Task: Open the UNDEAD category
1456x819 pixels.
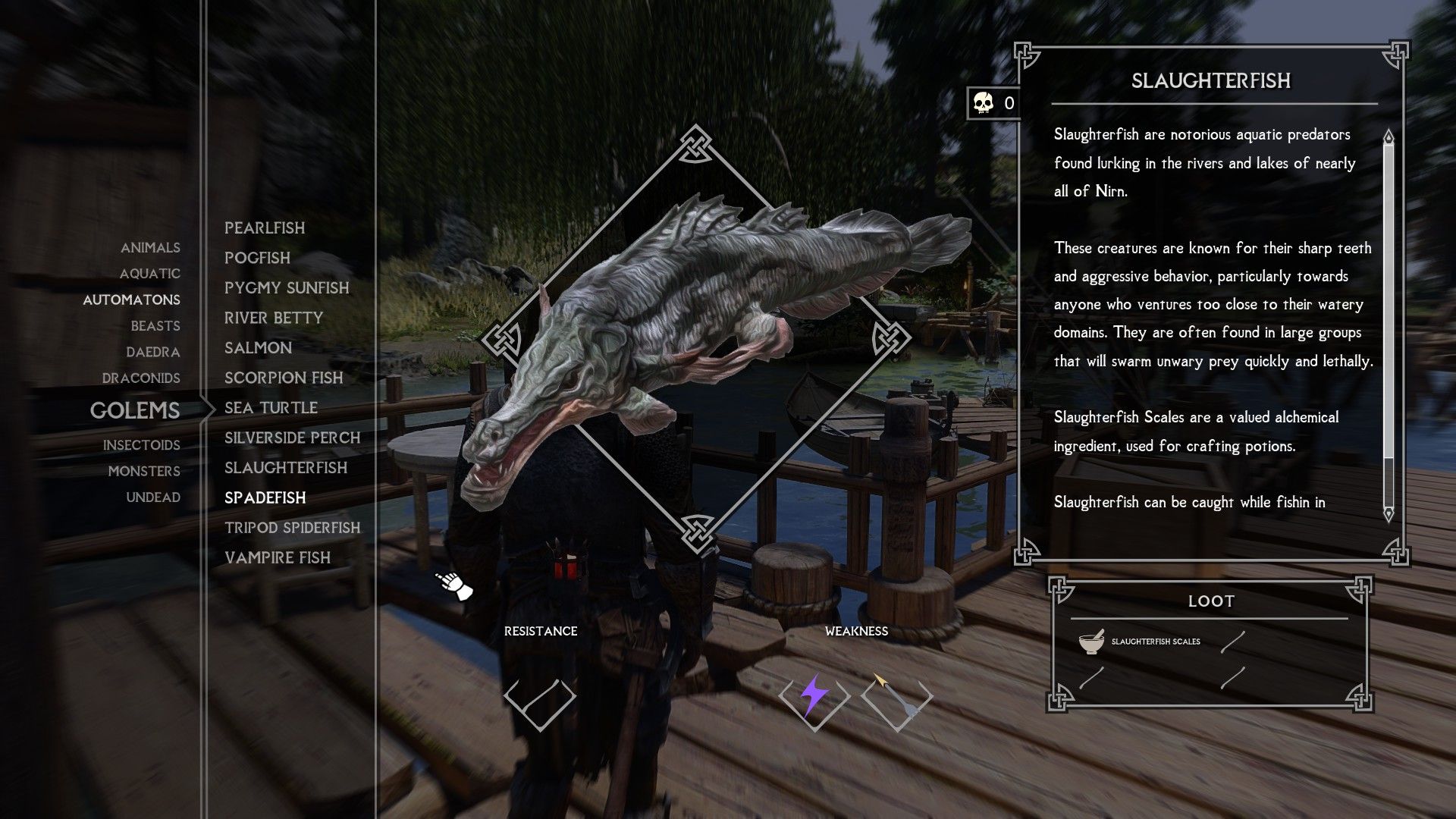Action: (x=155, y=497)
